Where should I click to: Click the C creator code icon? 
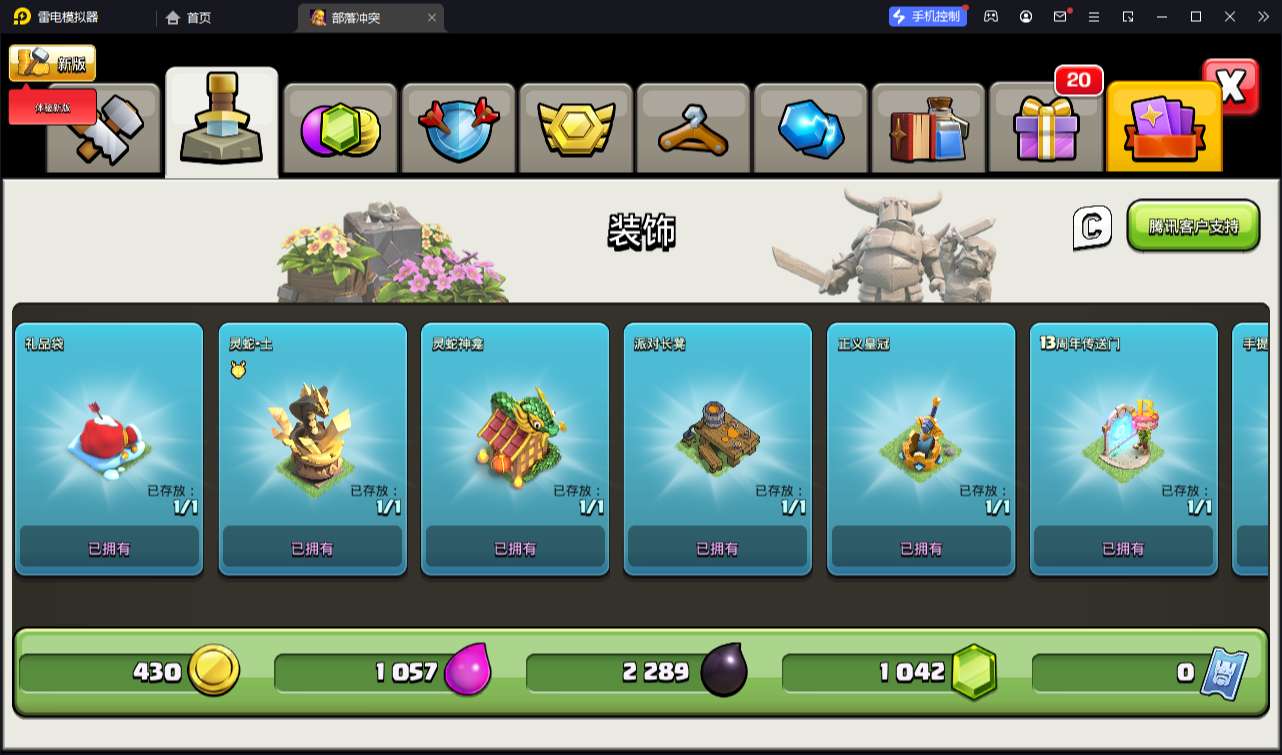(1092, 227)
